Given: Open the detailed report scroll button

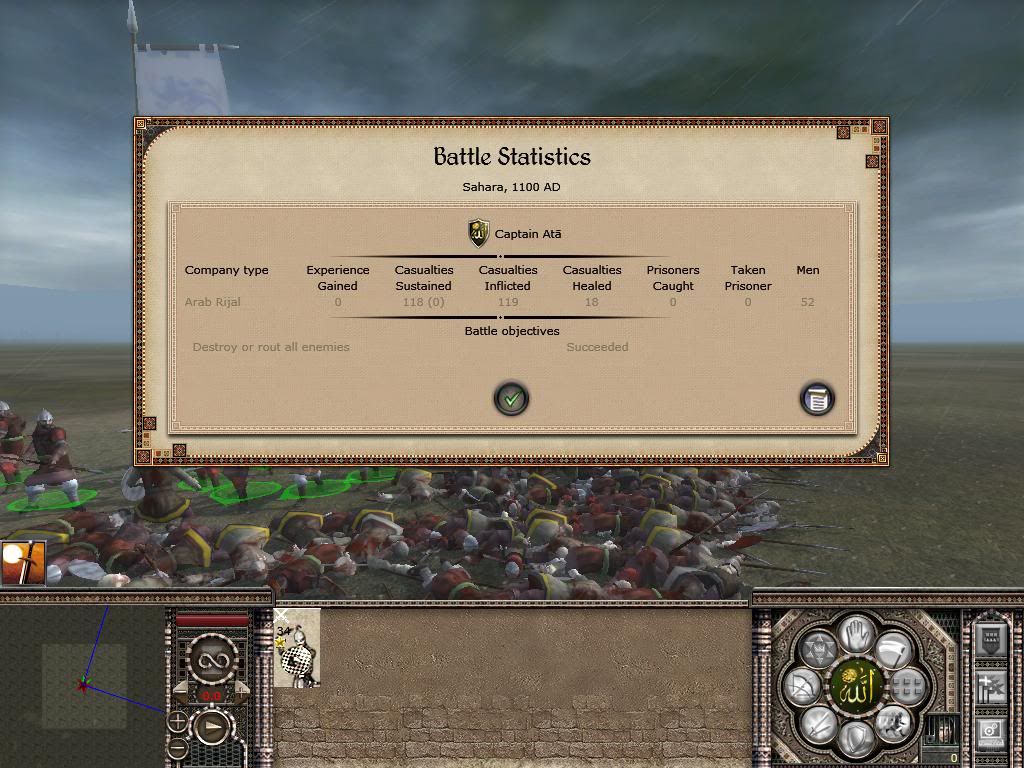Looking at the screenshot, I should click(x=817, y=399).
